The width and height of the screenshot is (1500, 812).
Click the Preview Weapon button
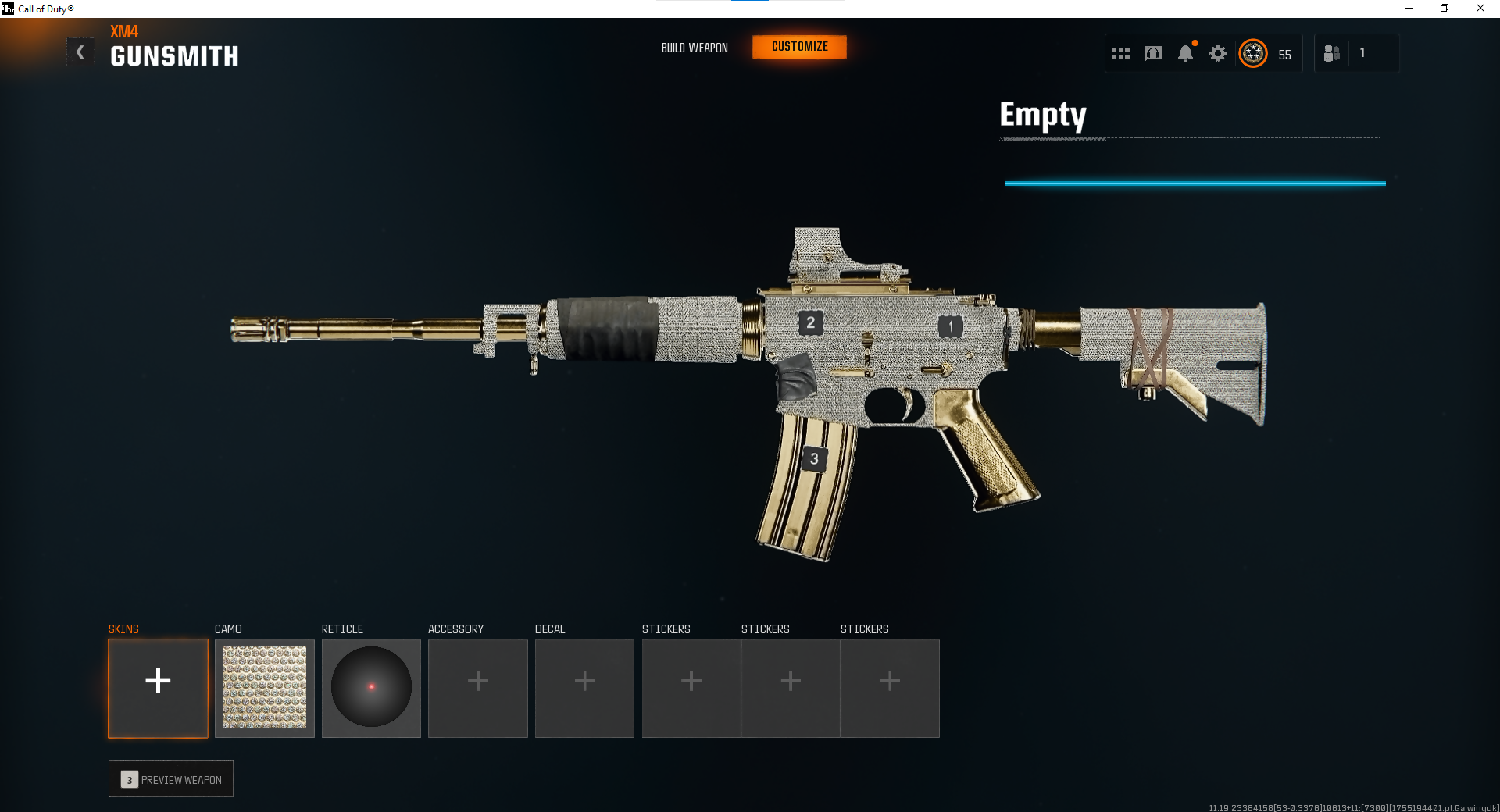pyautogui.click(x=171, y=779)
